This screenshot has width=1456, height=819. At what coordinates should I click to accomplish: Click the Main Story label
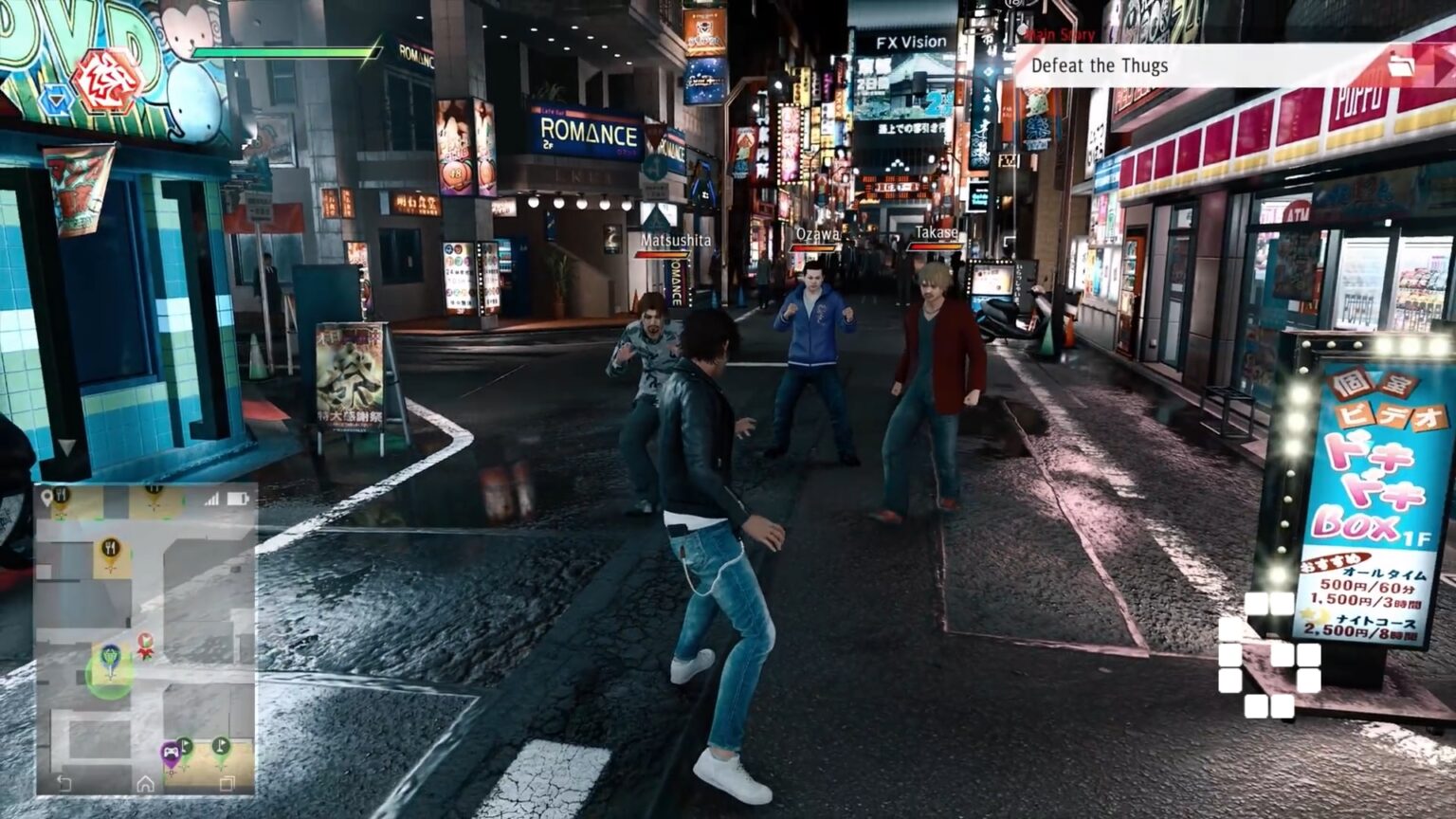(1060, 35)
